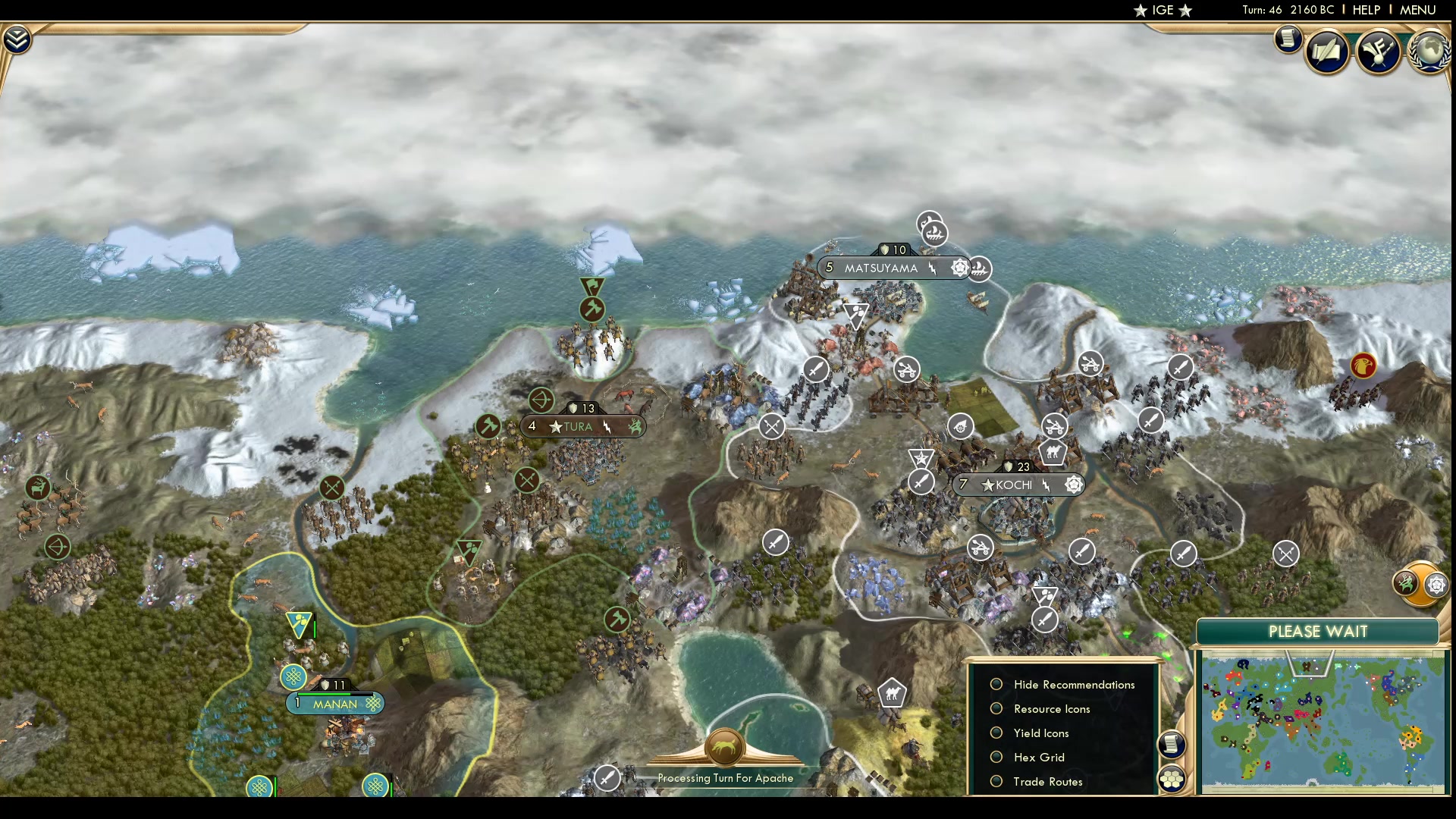This screenshot has height=819, width=1456.
Task: Open the Social Policies screen icon
Action: tap(1328, 52)
